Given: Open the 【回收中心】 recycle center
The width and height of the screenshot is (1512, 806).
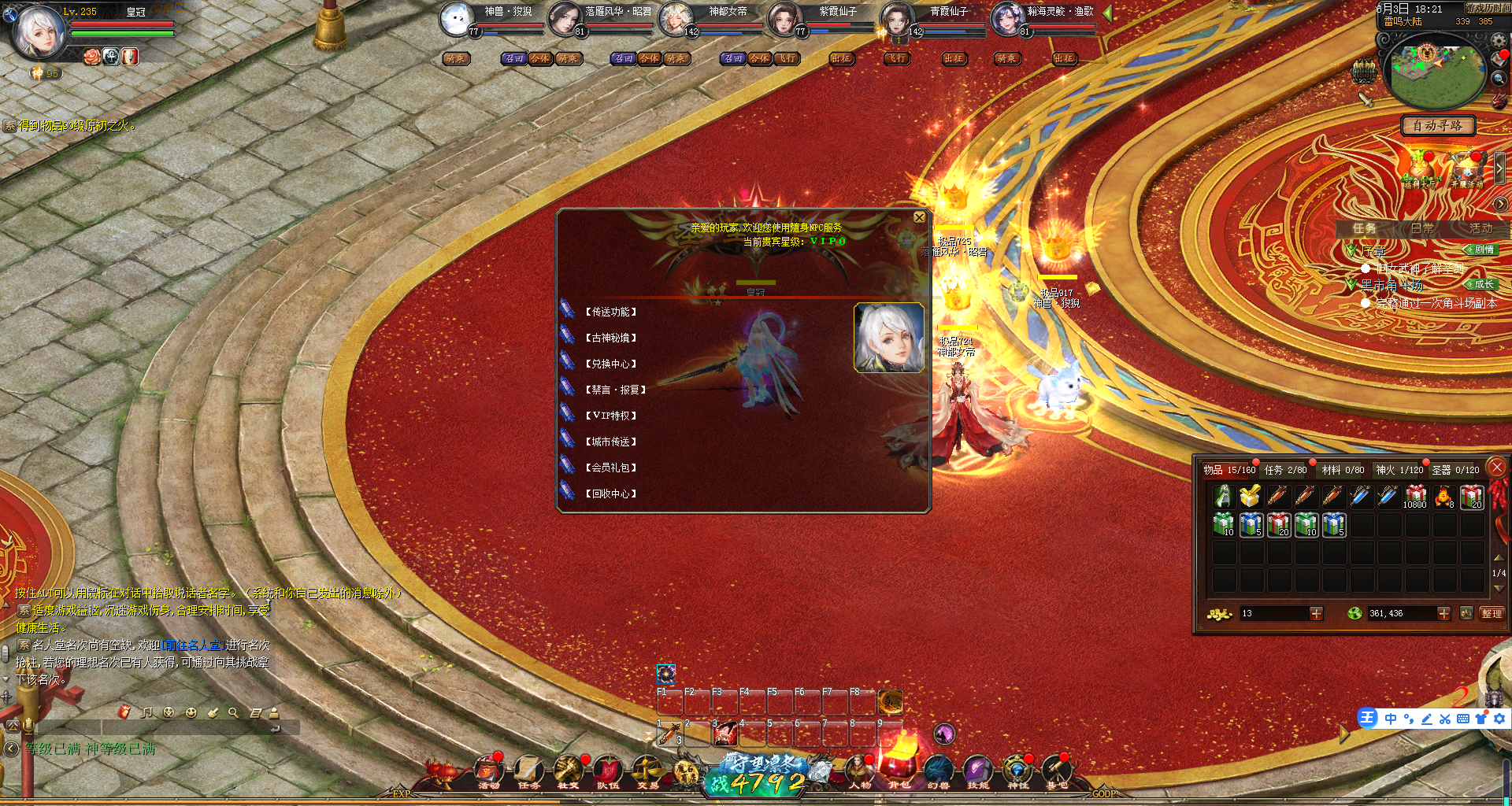Looking at the screenshot, I should 610,494.
